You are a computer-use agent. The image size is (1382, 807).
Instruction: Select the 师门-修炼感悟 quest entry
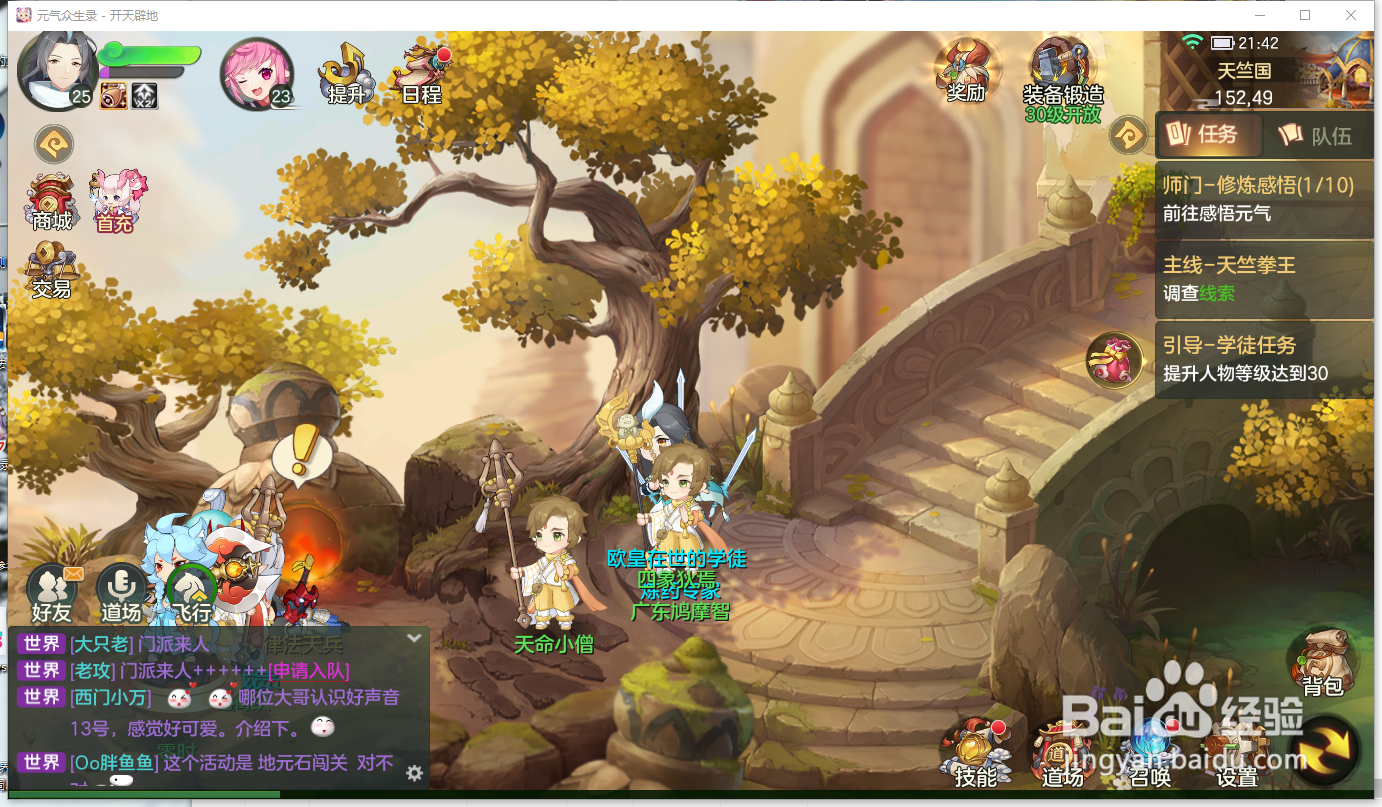coord(1264,199)
